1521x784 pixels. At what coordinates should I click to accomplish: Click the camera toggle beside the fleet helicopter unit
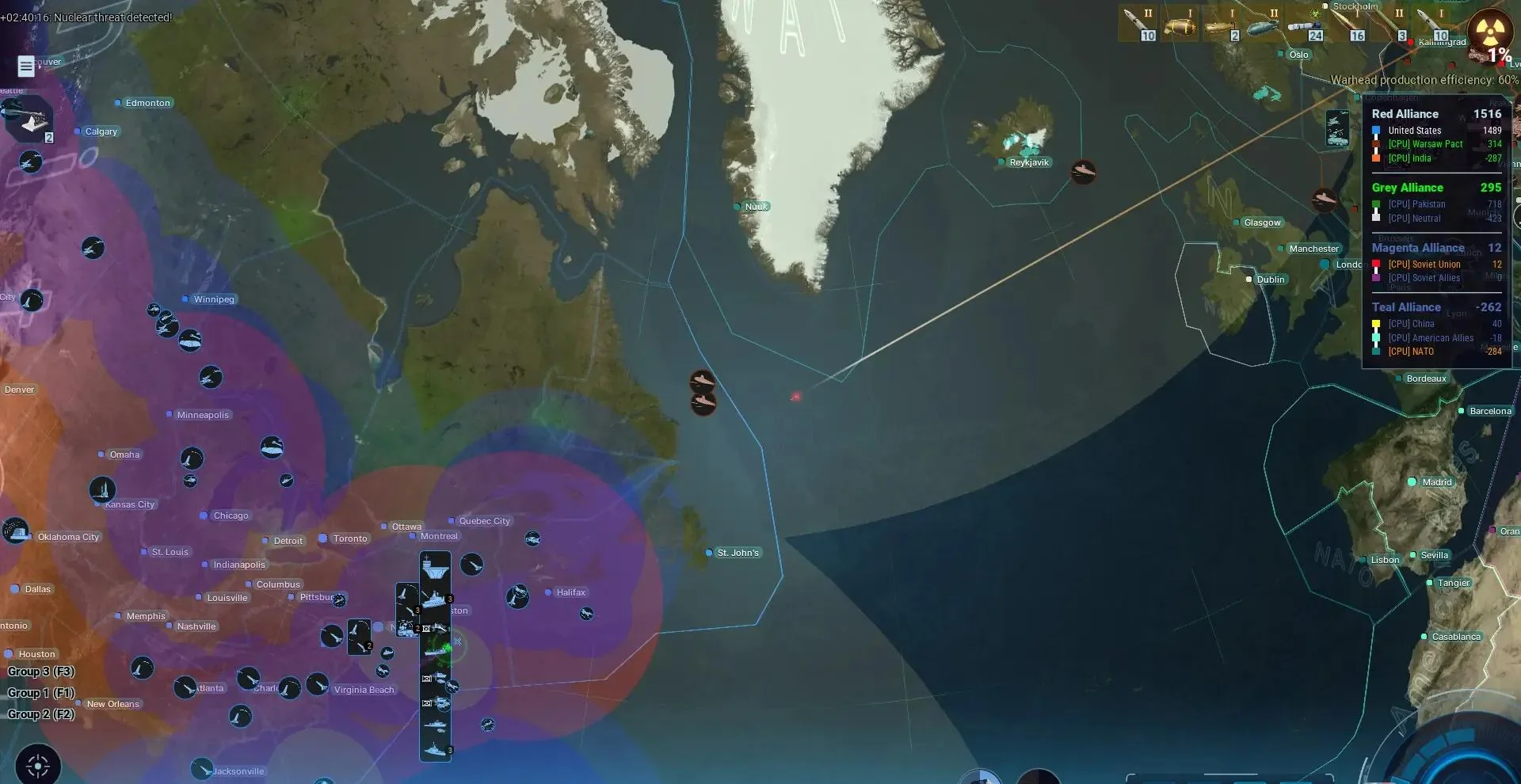tap(426, 628)
